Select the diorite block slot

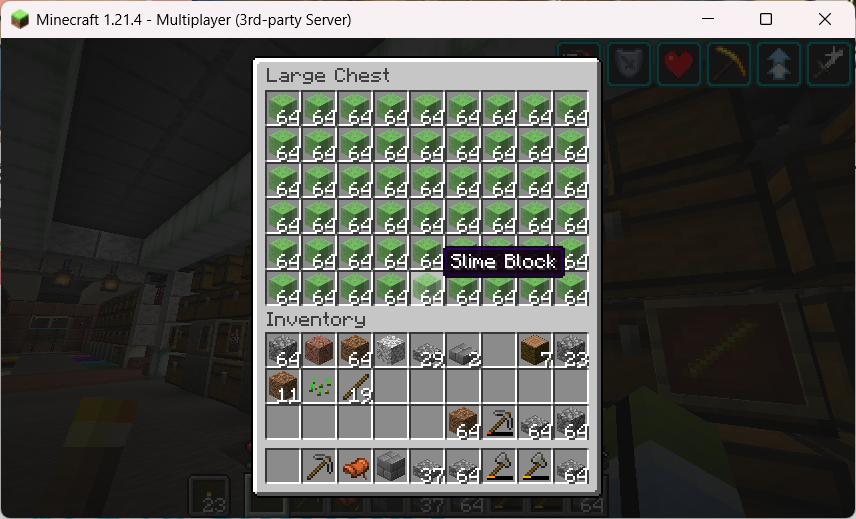click(392, 351)
